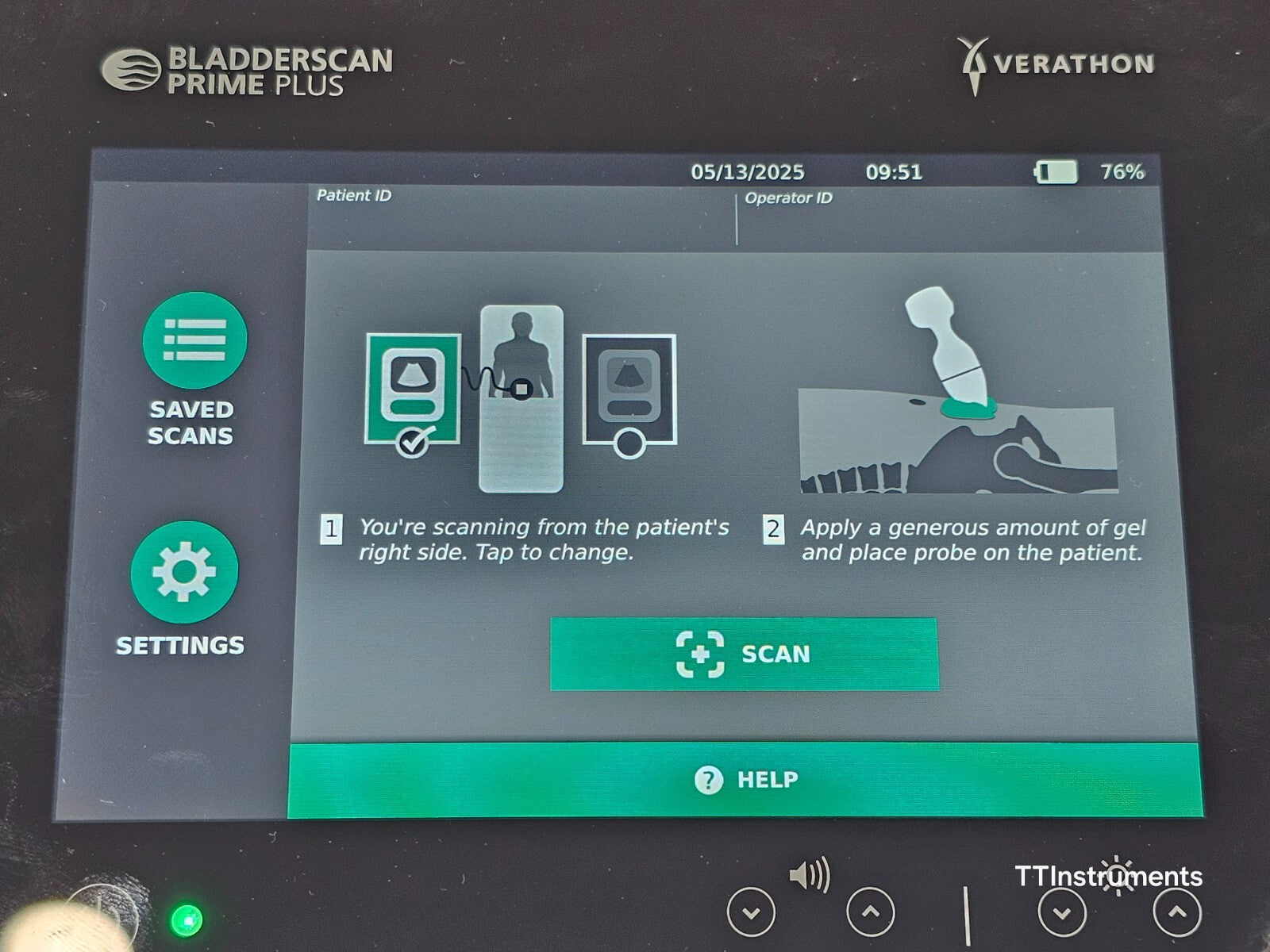Increase the screen brightness
Viewport: 1270px width, 952px height.
click(x=1176, y=912)
